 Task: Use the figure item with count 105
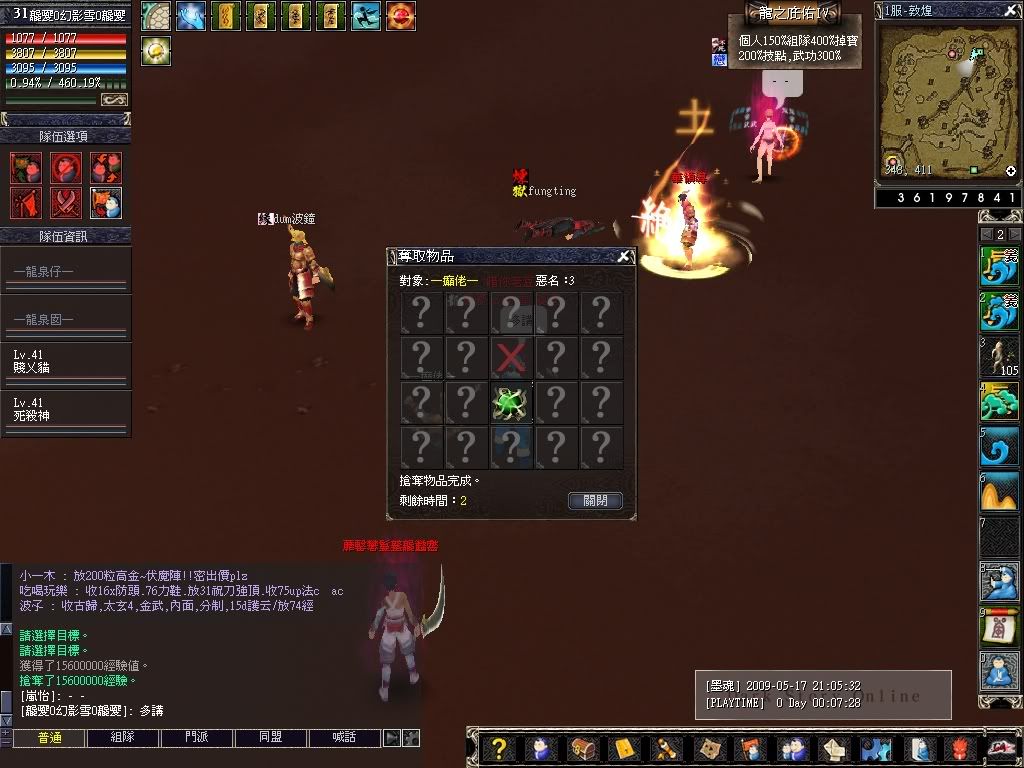coord(999,357)
